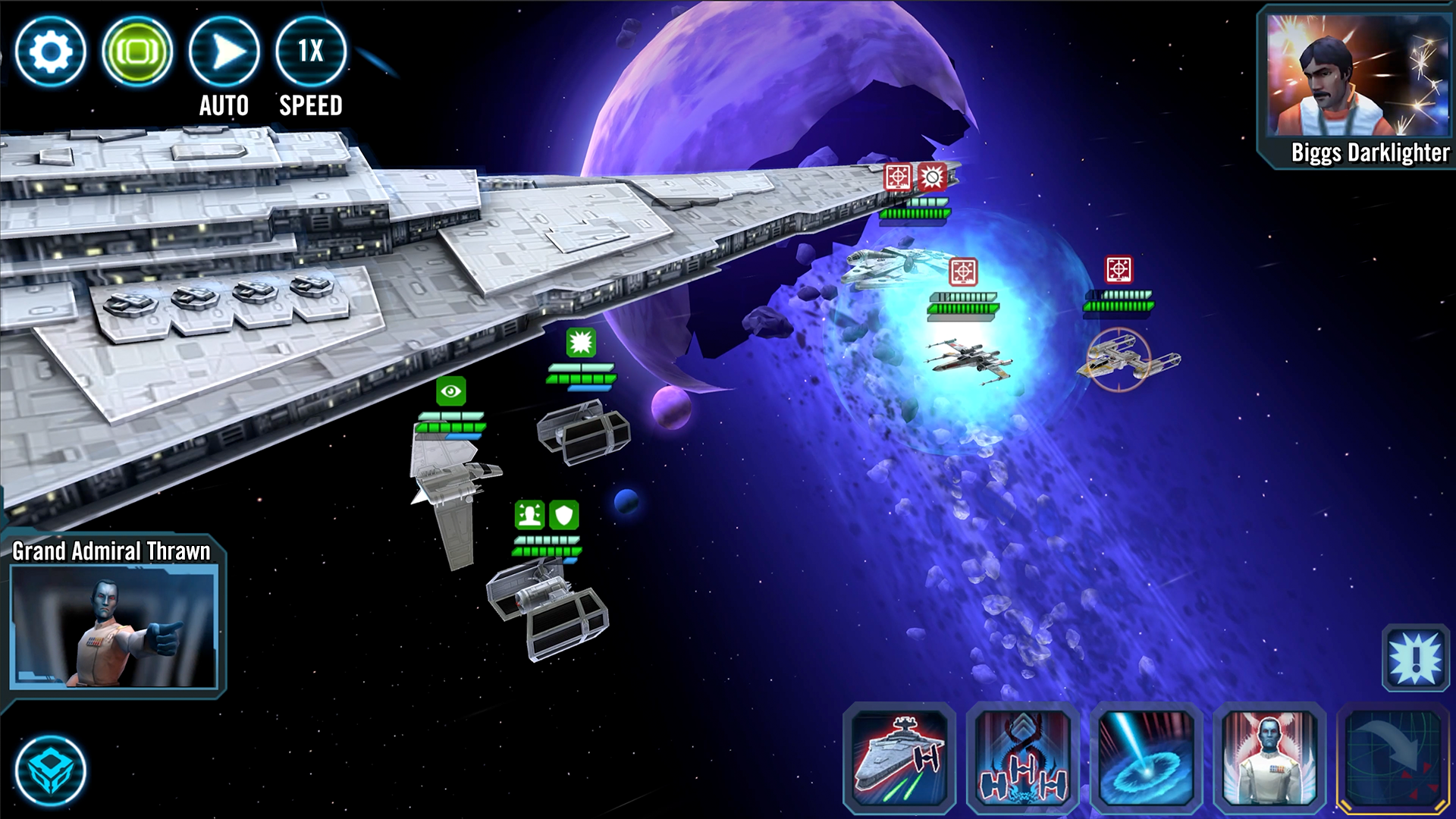
Task: Open the blue cube icon button
Action: pos(50,770)
